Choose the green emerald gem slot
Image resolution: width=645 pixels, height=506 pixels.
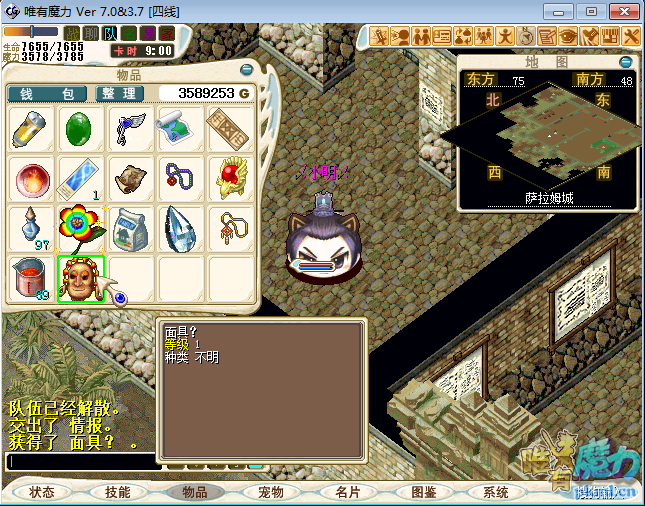pos(81,129)
